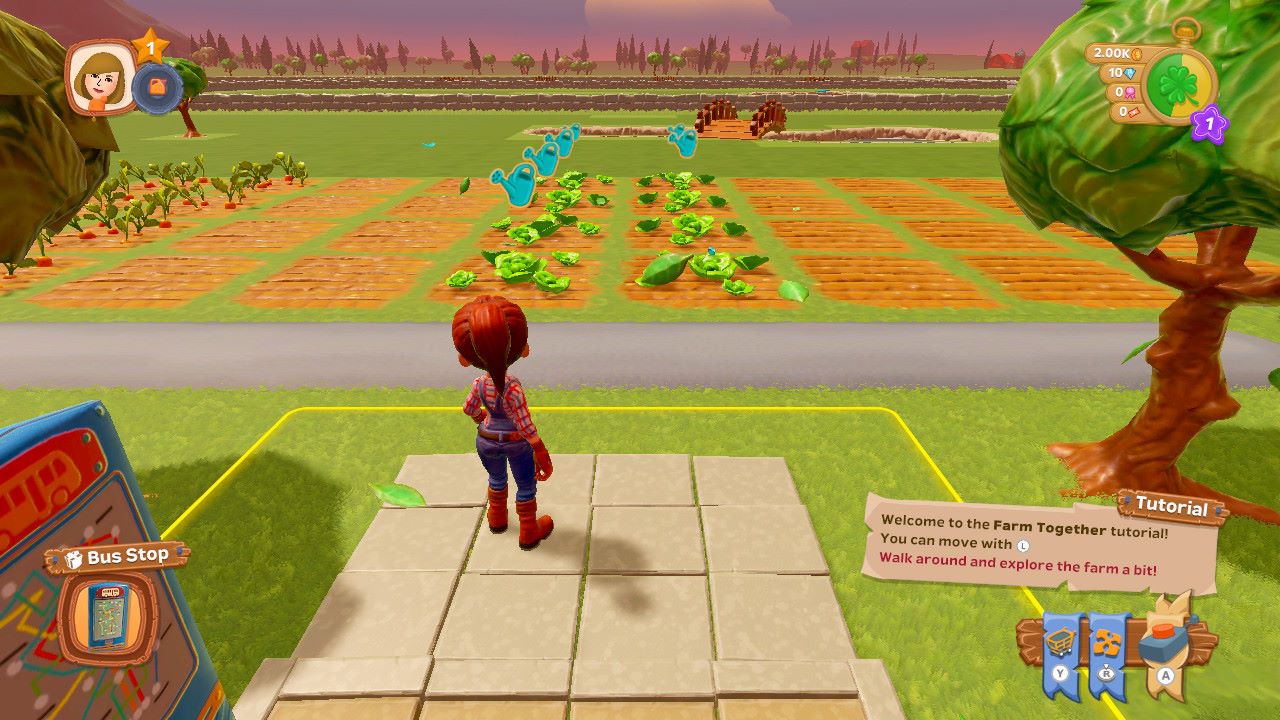Select the blue diamond currency icon

pos(1129,74)
